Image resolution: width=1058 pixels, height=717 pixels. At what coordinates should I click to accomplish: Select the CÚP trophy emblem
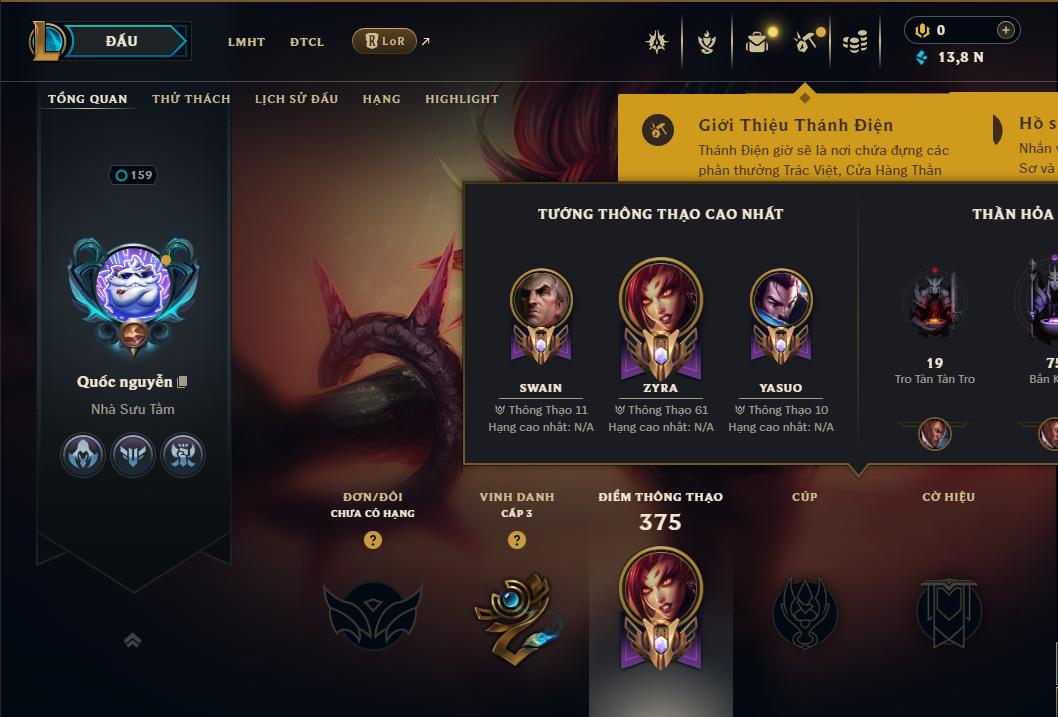pos(804,612)
